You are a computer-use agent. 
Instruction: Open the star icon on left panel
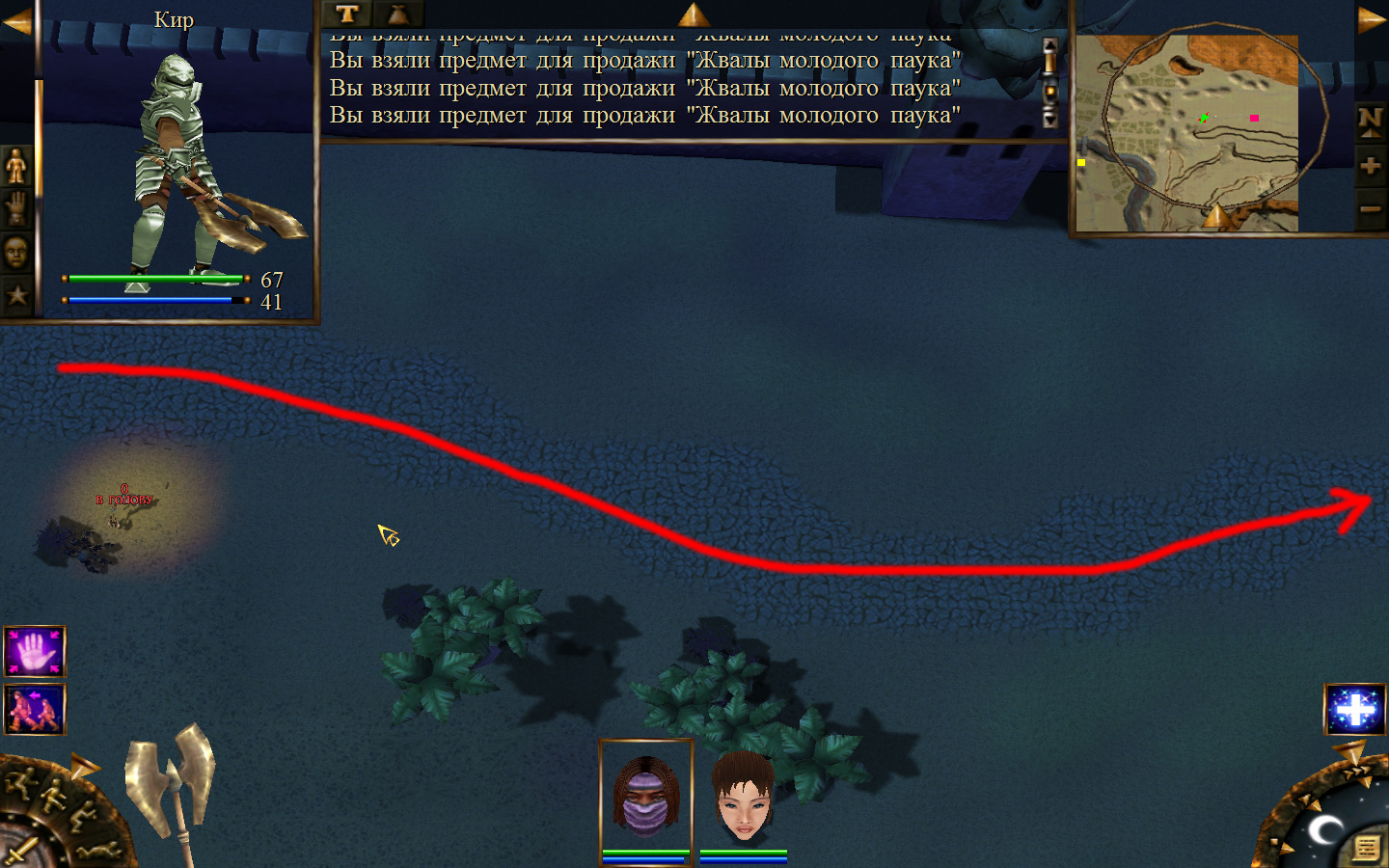pos(16,294)
